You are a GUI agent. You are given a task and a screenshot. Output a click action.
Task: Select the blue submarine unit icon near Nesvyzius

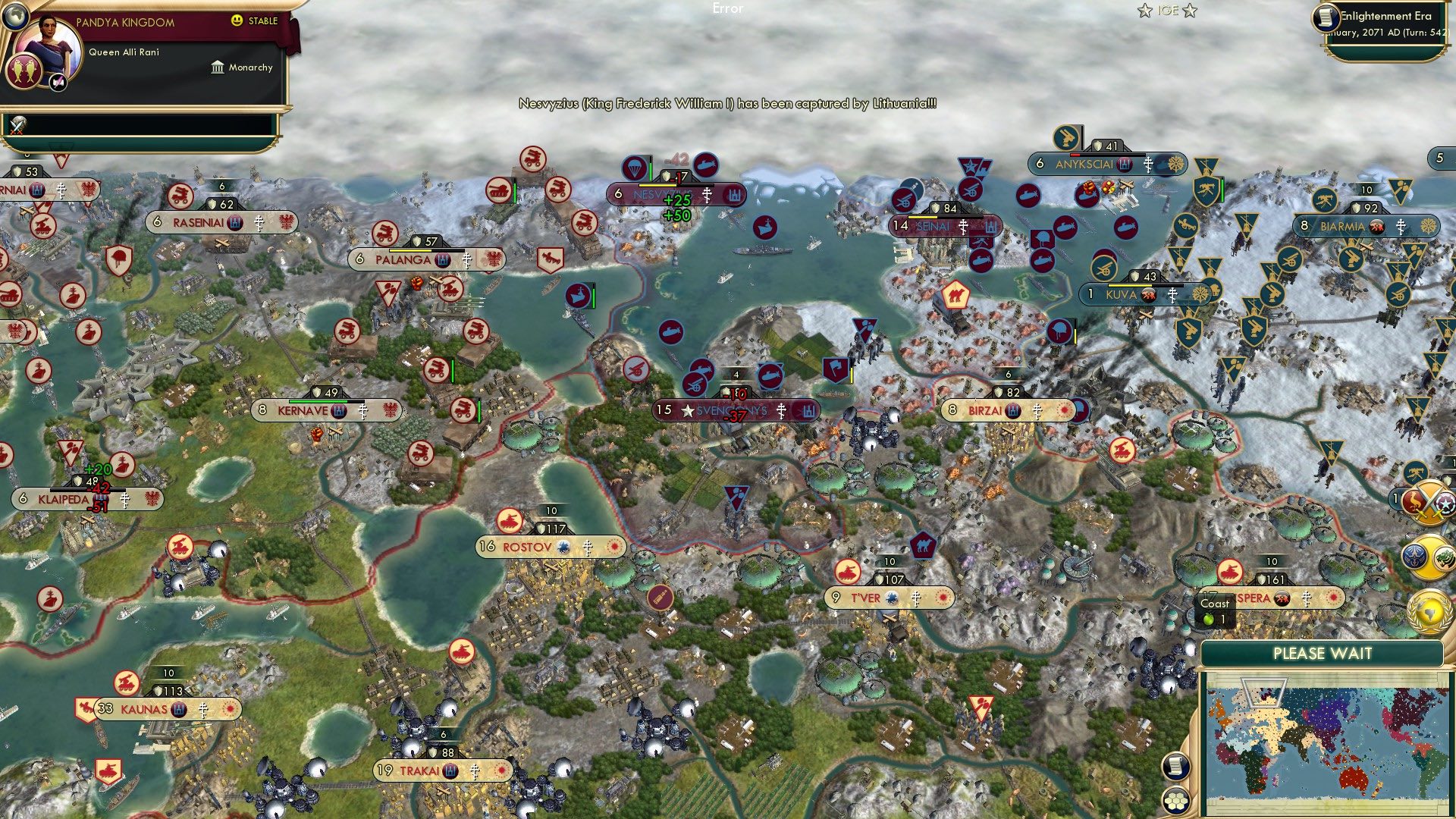tap(705, 165)
